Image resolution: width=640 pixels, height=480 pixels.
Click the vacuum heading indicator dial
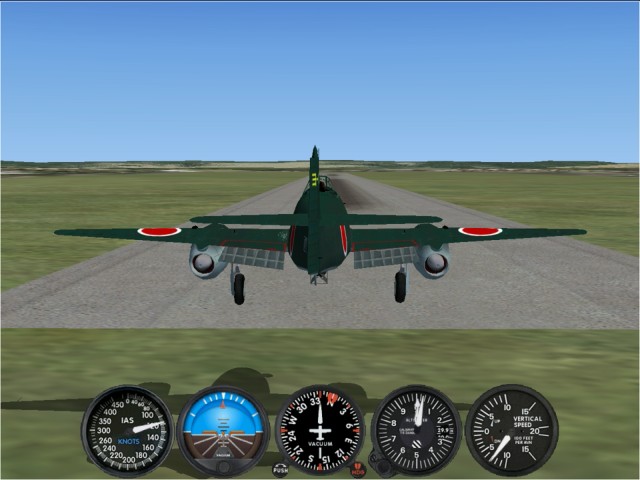coord(320,430)
